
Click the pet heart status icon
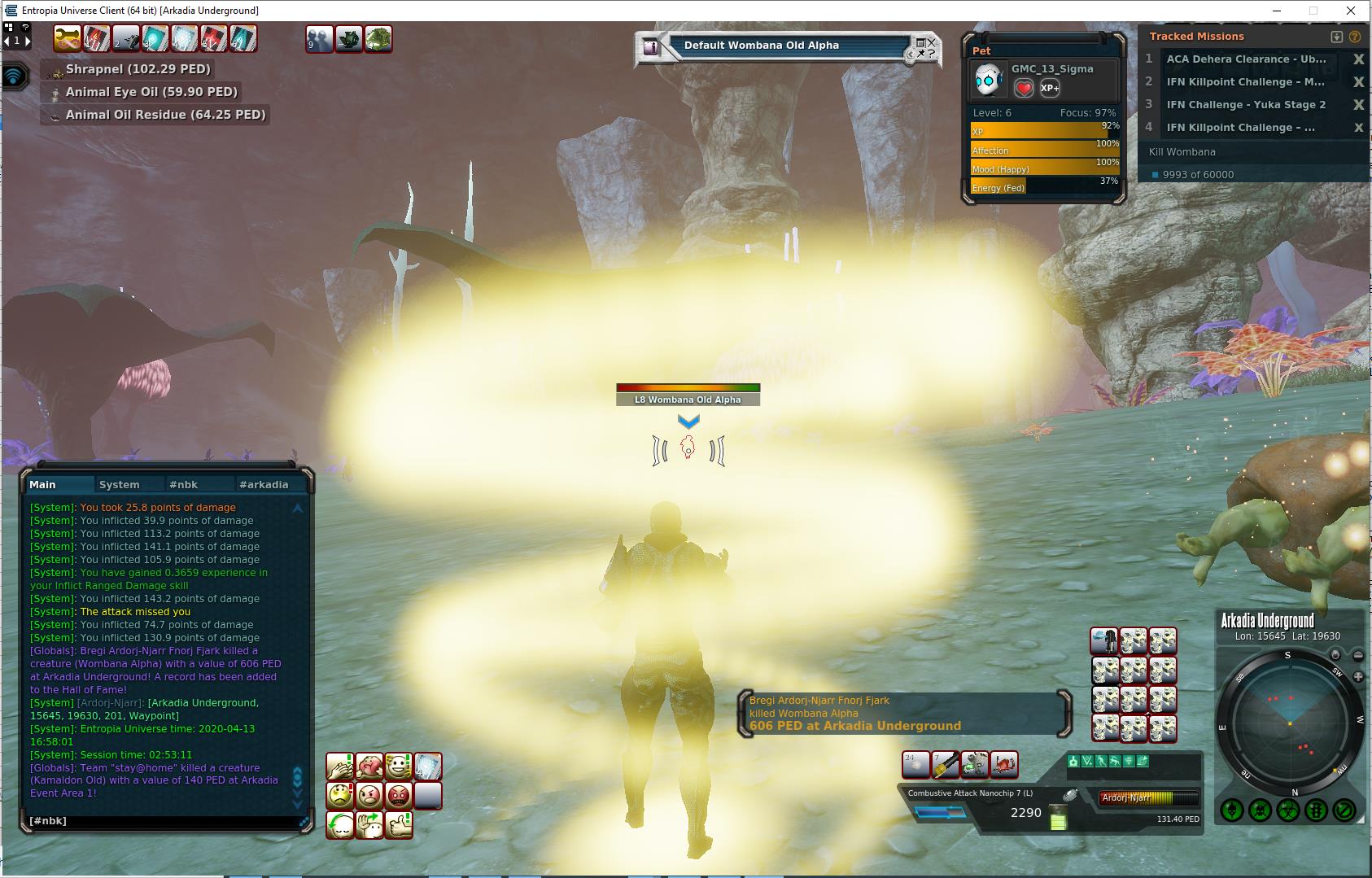click(1024, 88)
